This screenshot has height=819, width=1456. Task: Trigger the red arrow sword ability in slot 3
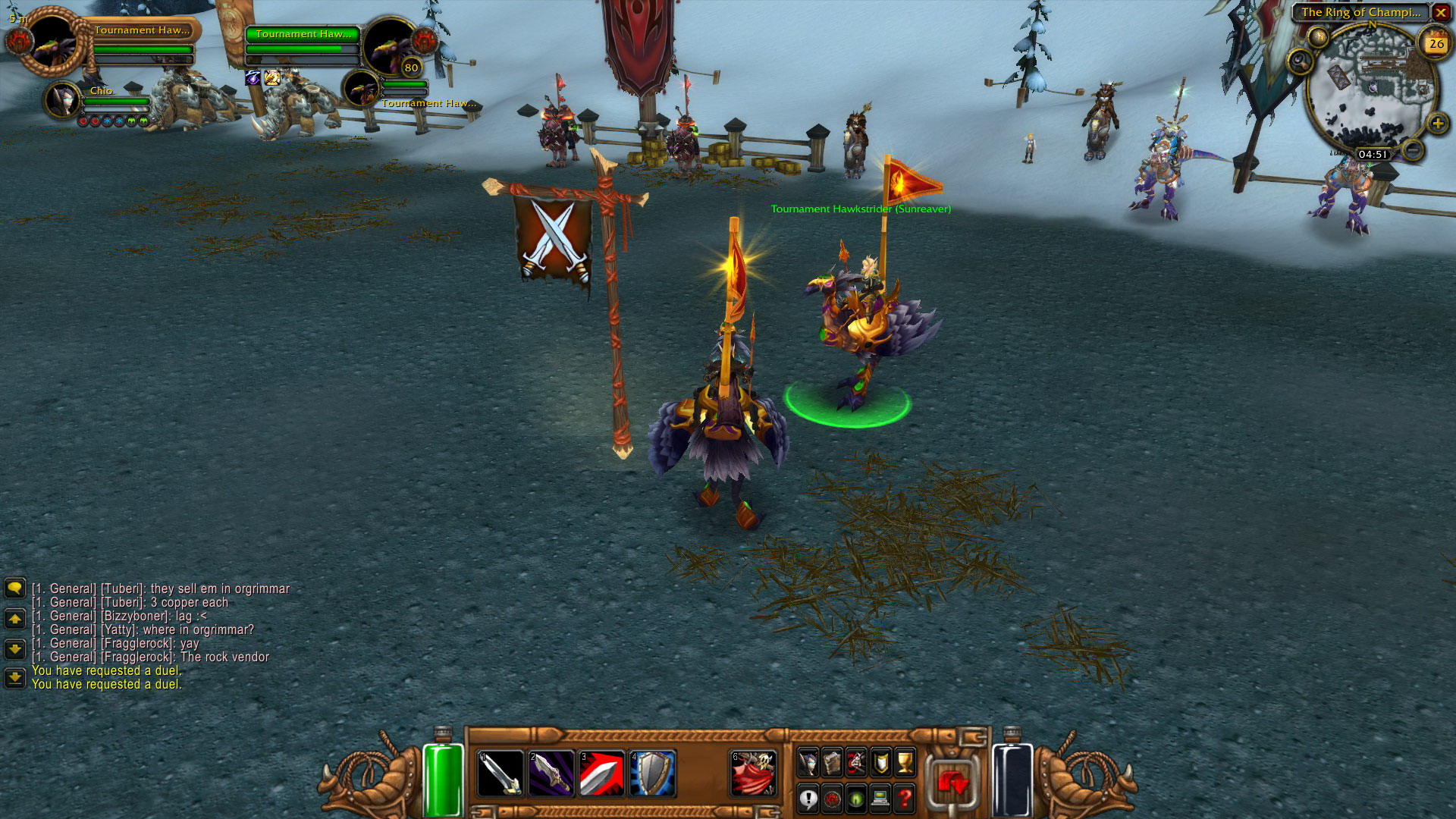click(x=602, y=772)
